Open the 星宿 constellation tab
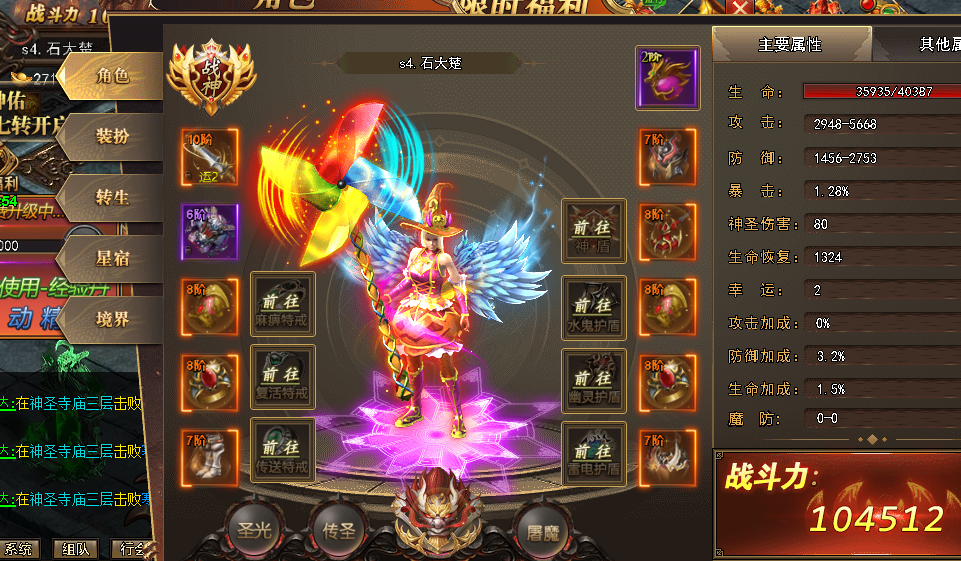Screen dimensions: 961x561 (x=112, y=259)
